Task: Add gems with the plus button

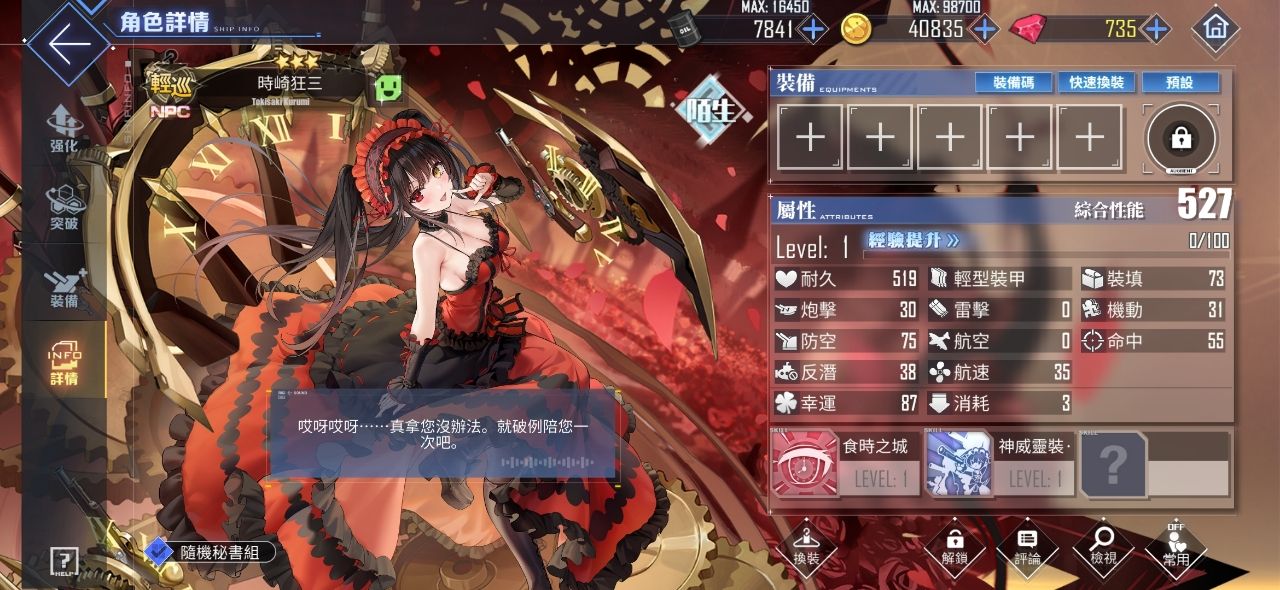Action: pyautogui.click(x=1157, y=29)
